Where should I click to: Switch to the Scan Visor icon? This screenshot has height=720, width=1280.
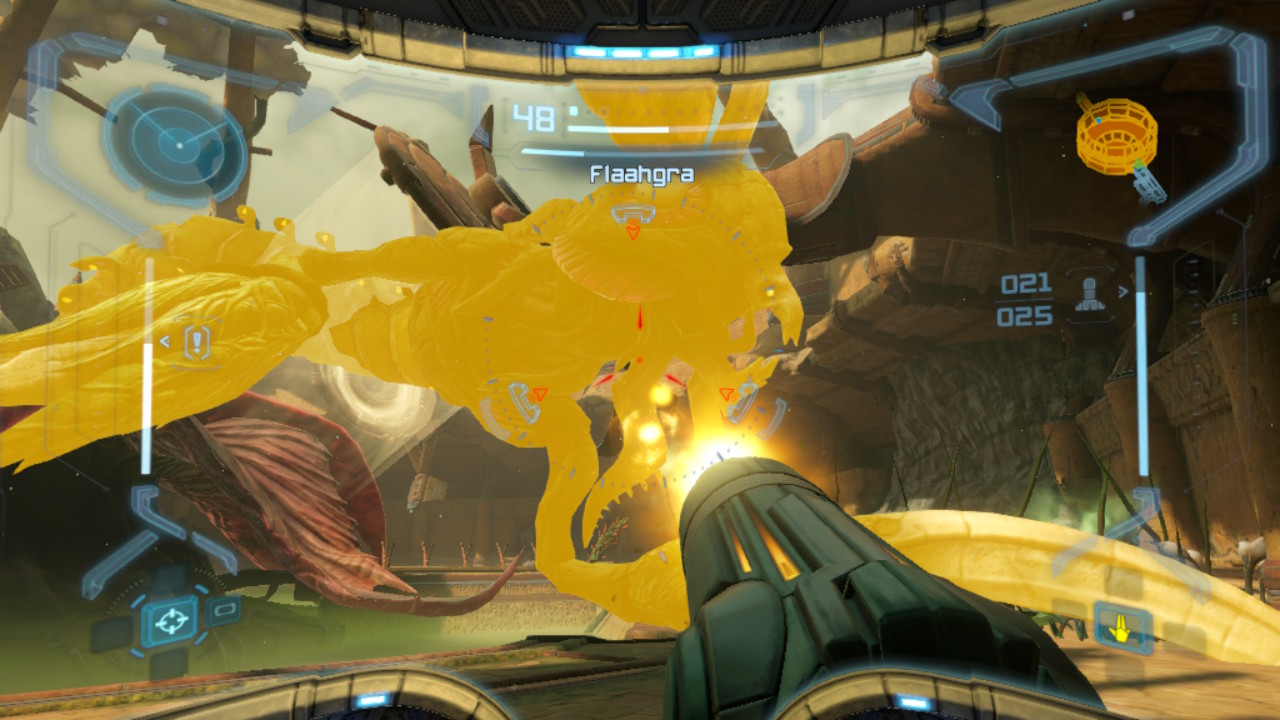tap(225, 608)
